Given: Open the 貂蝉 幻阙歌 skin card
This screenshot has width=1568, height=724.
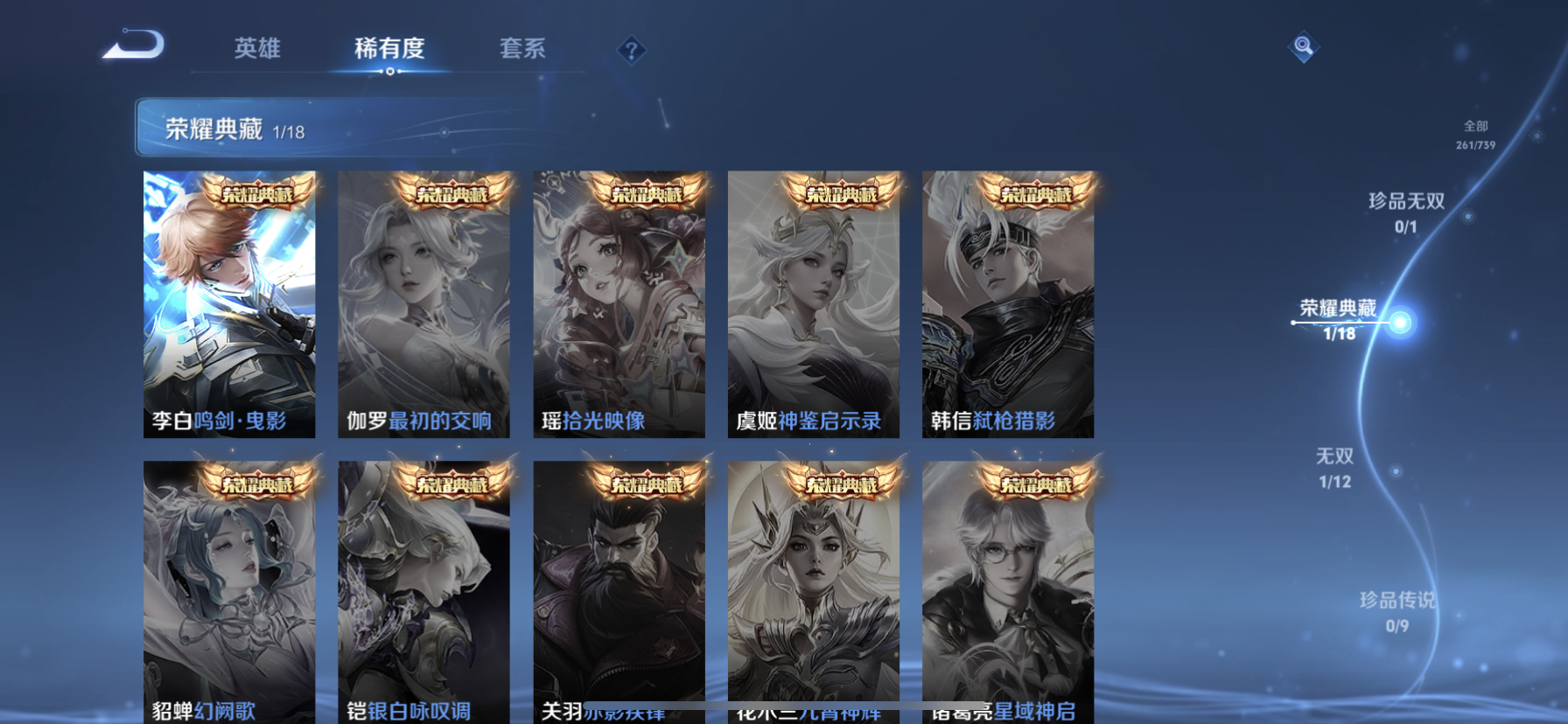Looking at the screenshot, I should pos(229,590).
